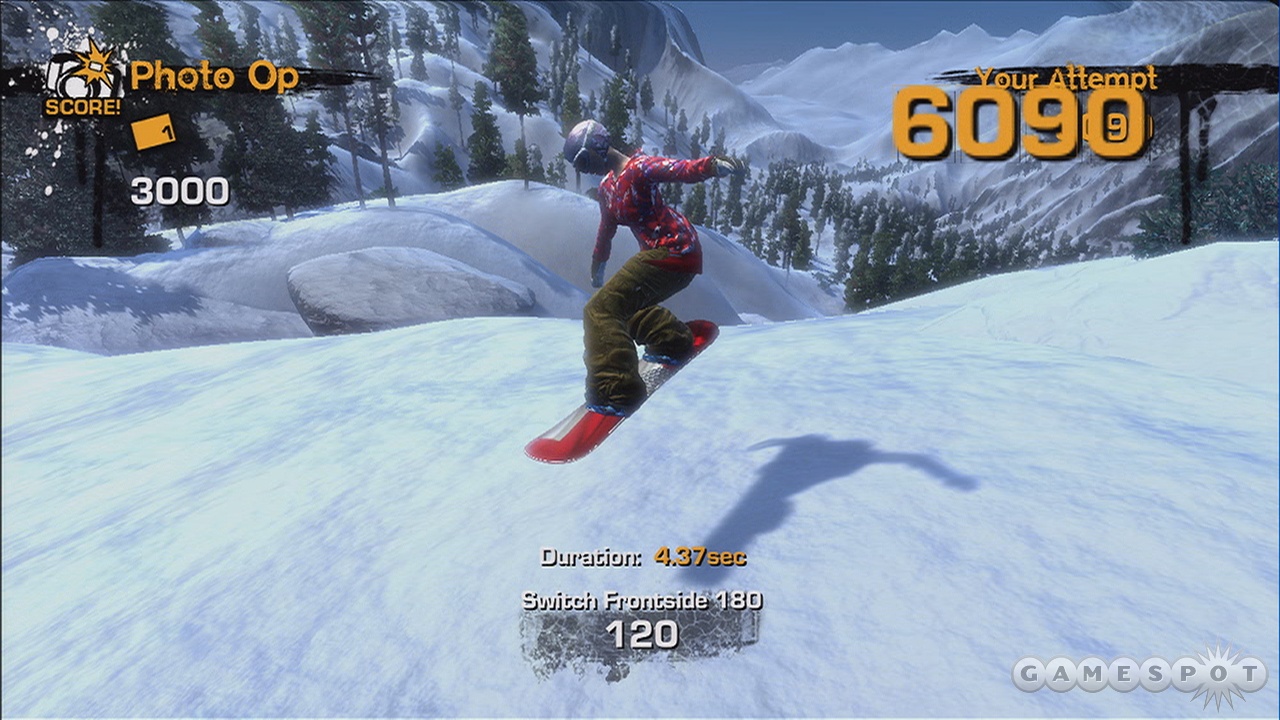Click the orange photo count tag
1280x720 pixels.
(154, 131)
